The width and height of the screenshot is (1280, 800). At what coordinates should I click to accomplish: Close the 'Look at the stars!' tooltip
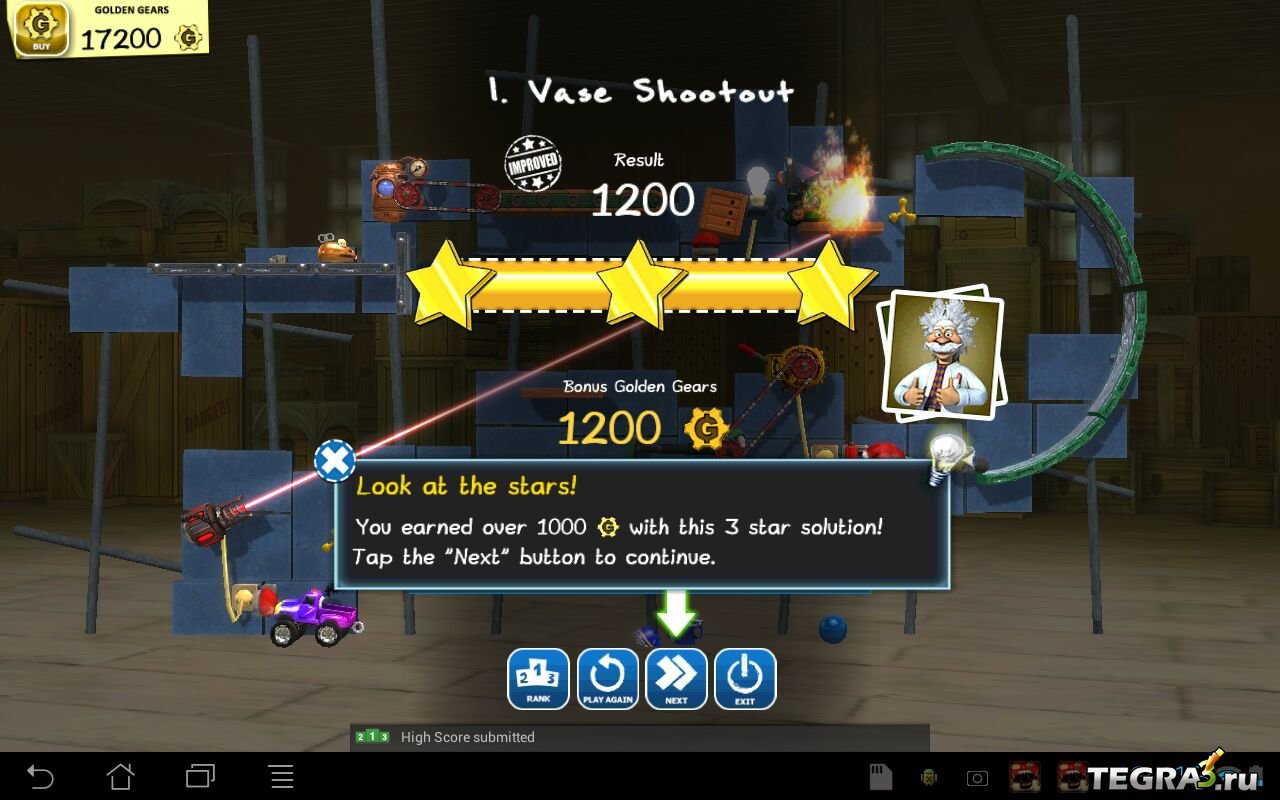coord(335,461)
